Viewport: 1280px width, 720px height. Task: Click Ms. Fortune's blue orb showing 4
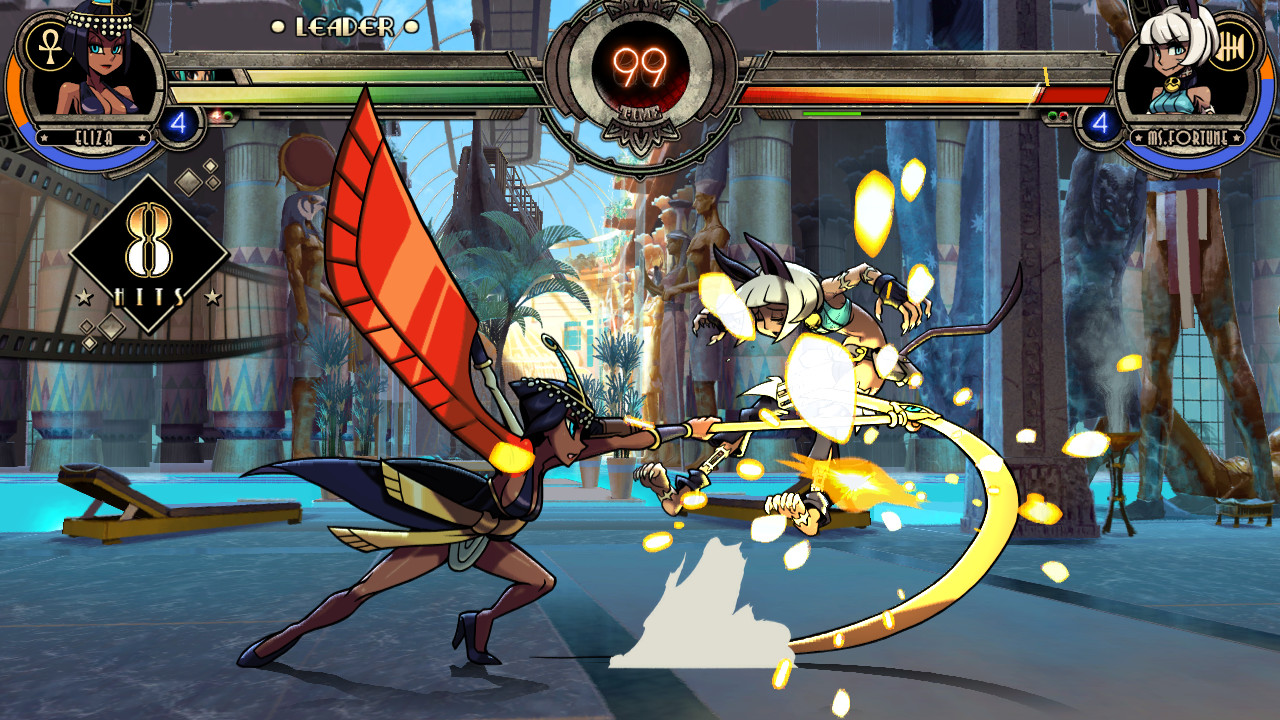1100,124
